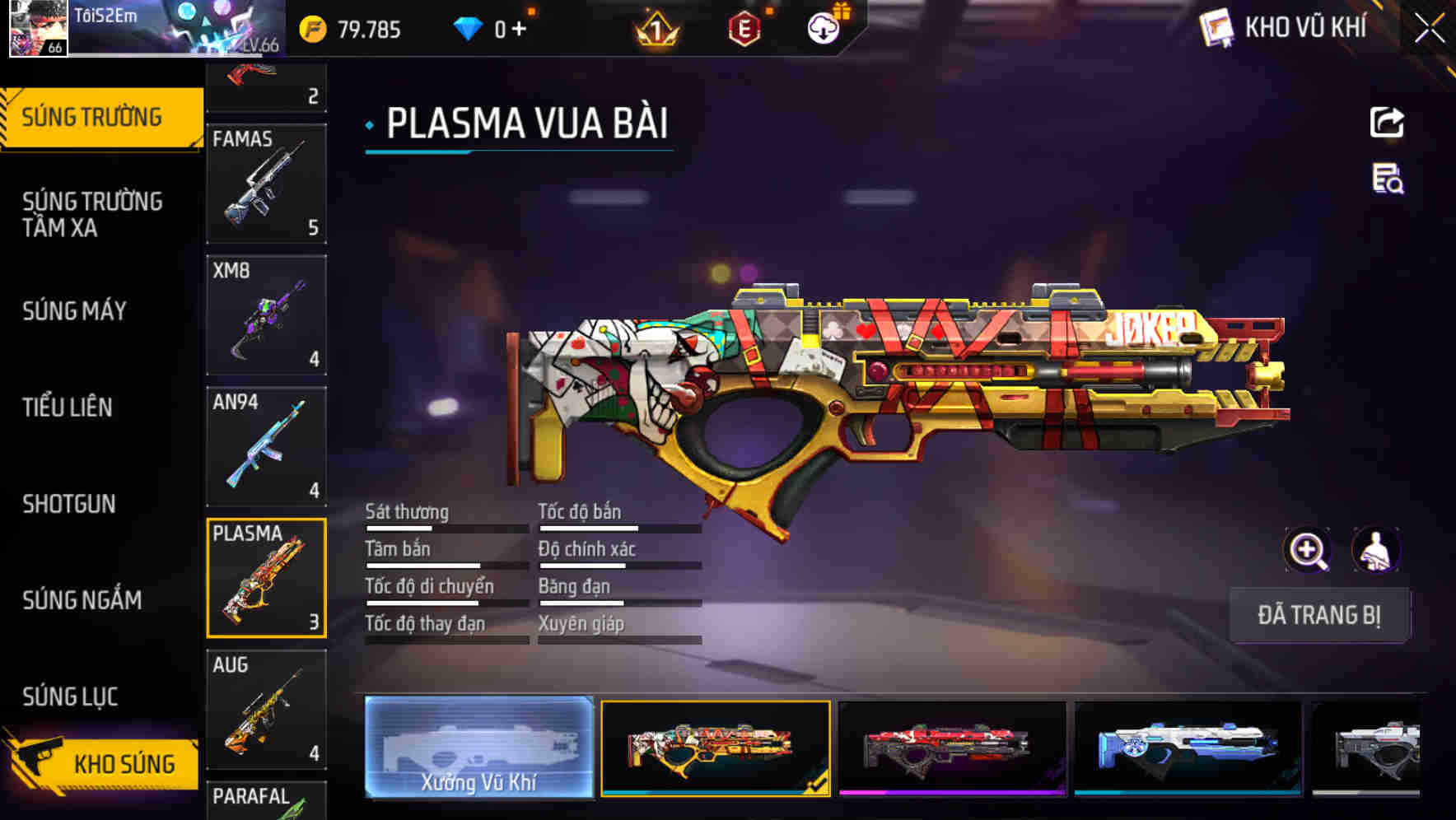Open the SHOTGUN weapon category
Viewport: 1456px width, 820px height.
(x=70, y=504)
